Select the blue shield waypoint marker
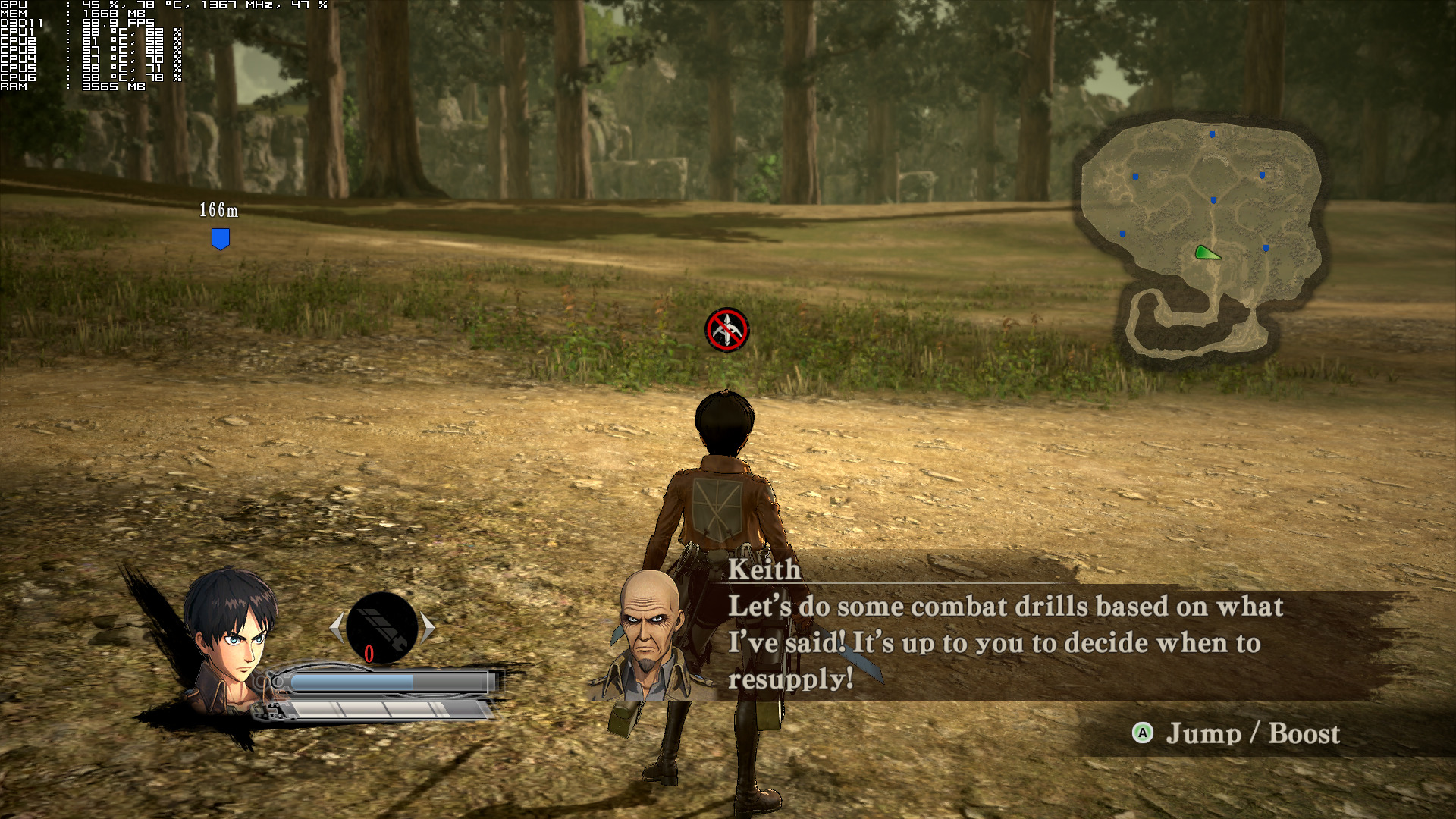 [x=220, y=239]
